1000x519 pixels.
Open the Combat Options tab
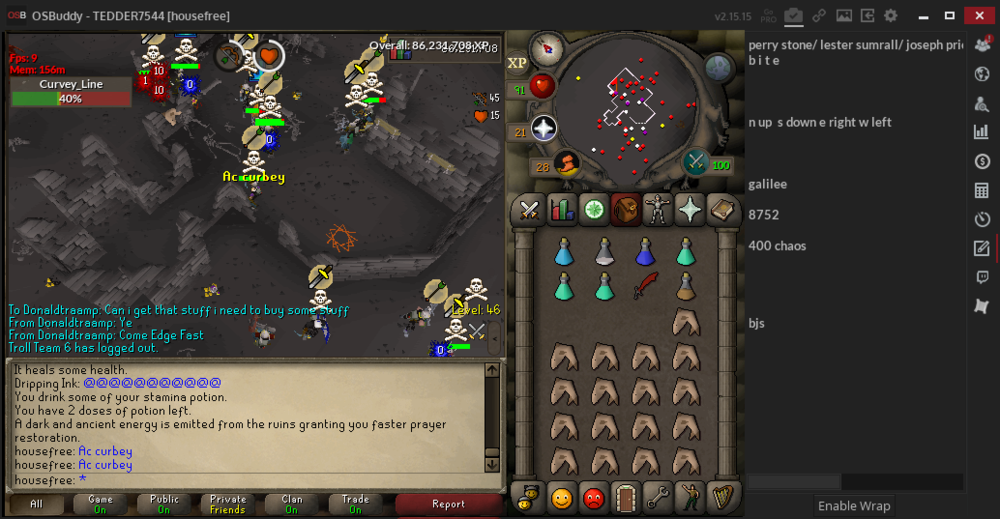point(529,211)
